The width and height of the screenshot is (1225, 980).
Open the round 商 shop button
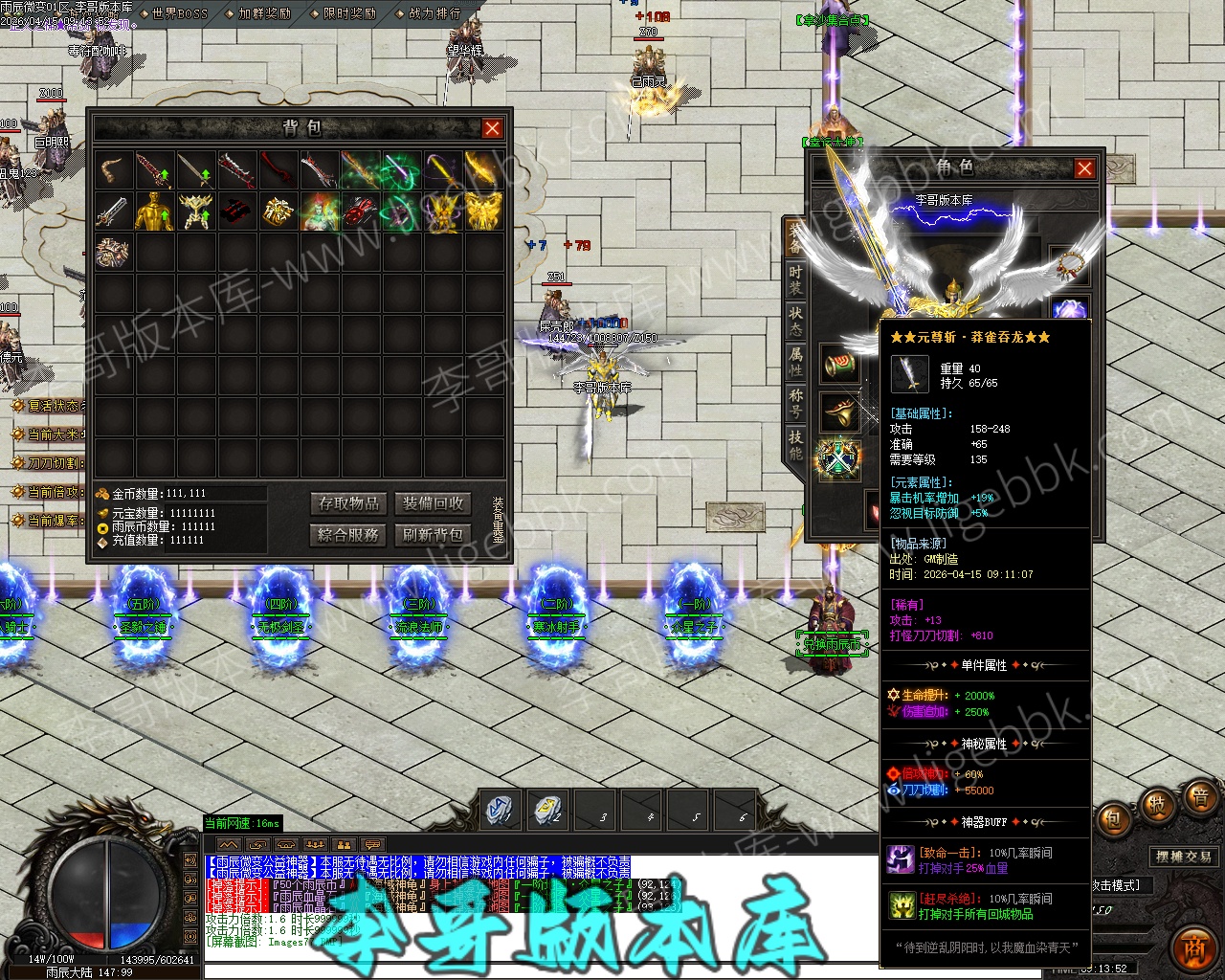point(1193,947)
